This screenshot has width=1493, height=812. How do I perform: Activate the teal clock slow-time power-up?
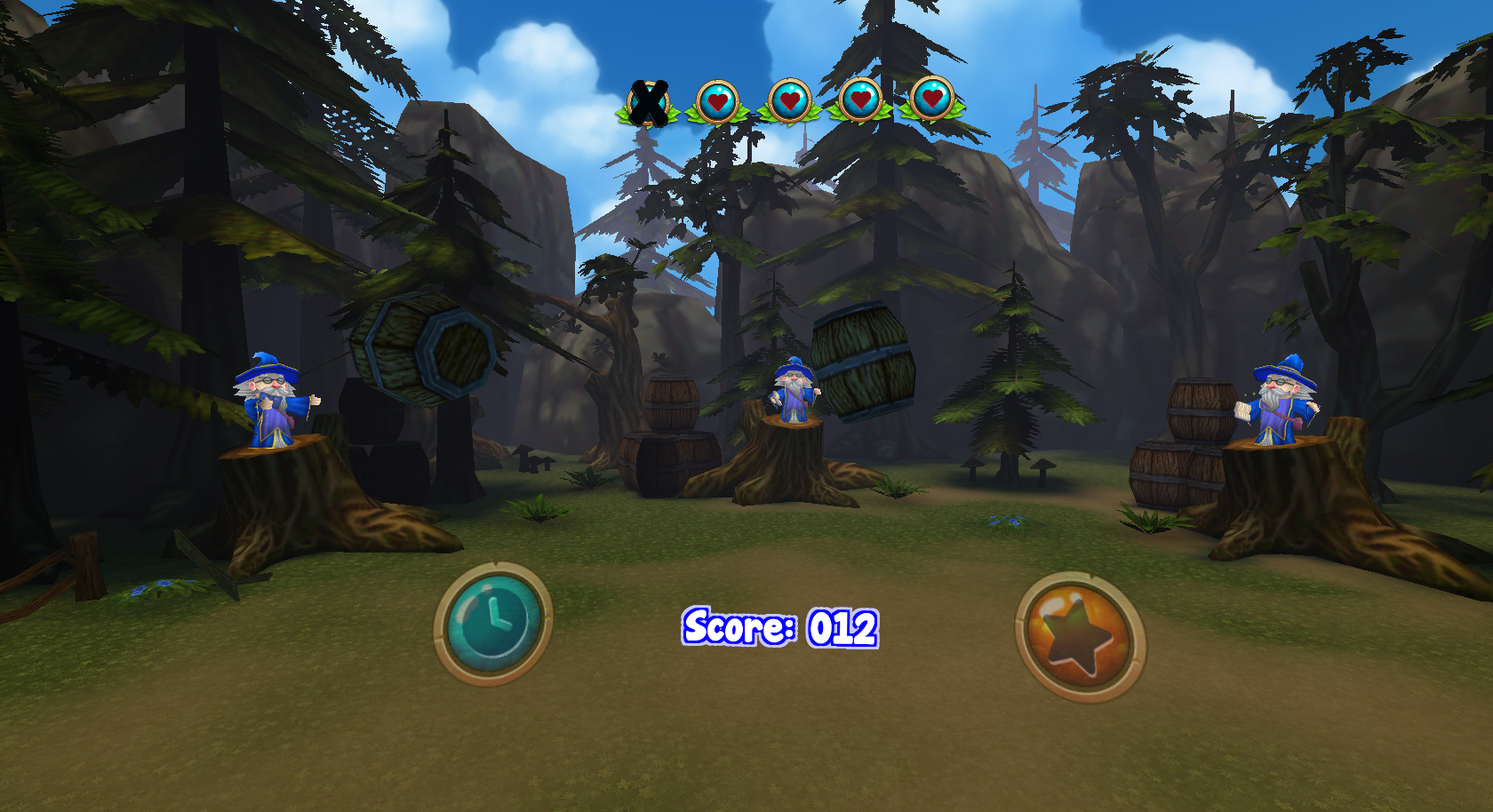pyautogui.click(x=493, y=624)
